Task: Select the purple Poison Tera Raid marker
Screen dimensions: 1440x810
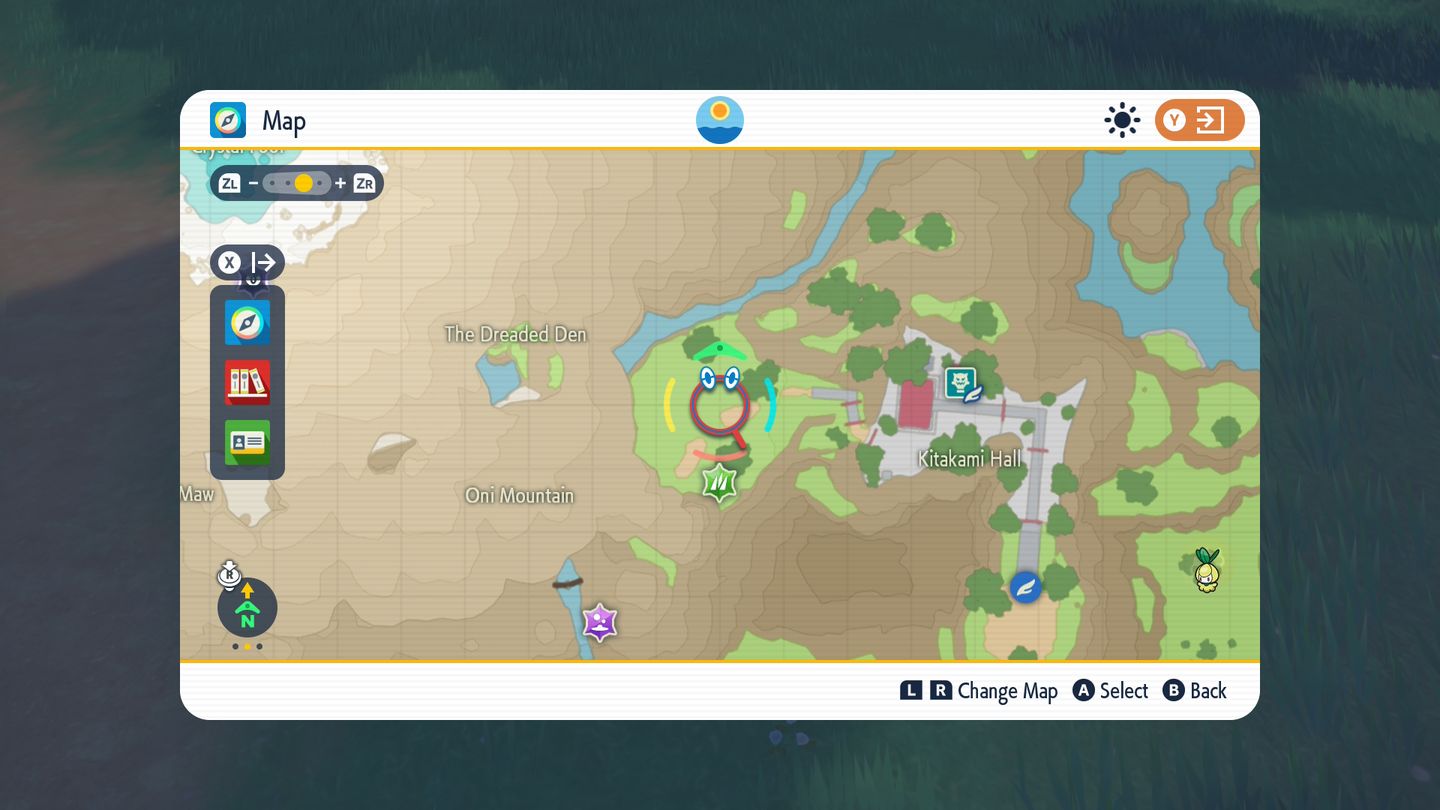Action: pyautogui.click(x=599, y=623)
